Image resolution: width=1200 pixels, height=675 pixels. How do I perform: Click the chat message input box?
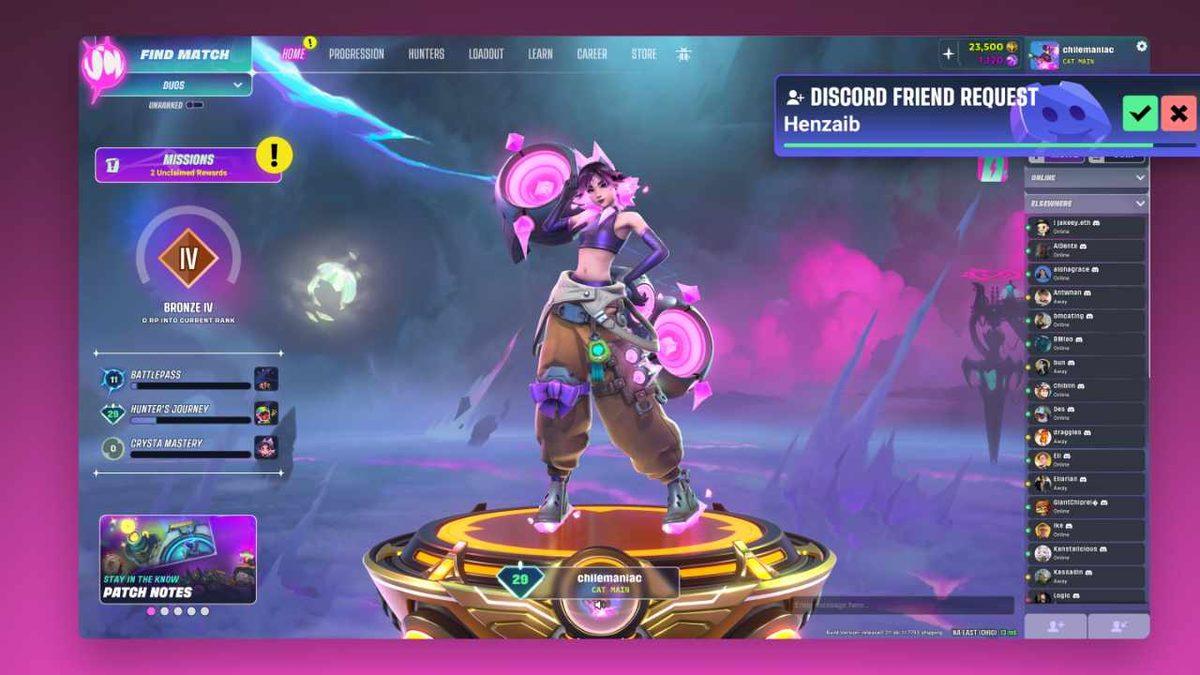902,606
